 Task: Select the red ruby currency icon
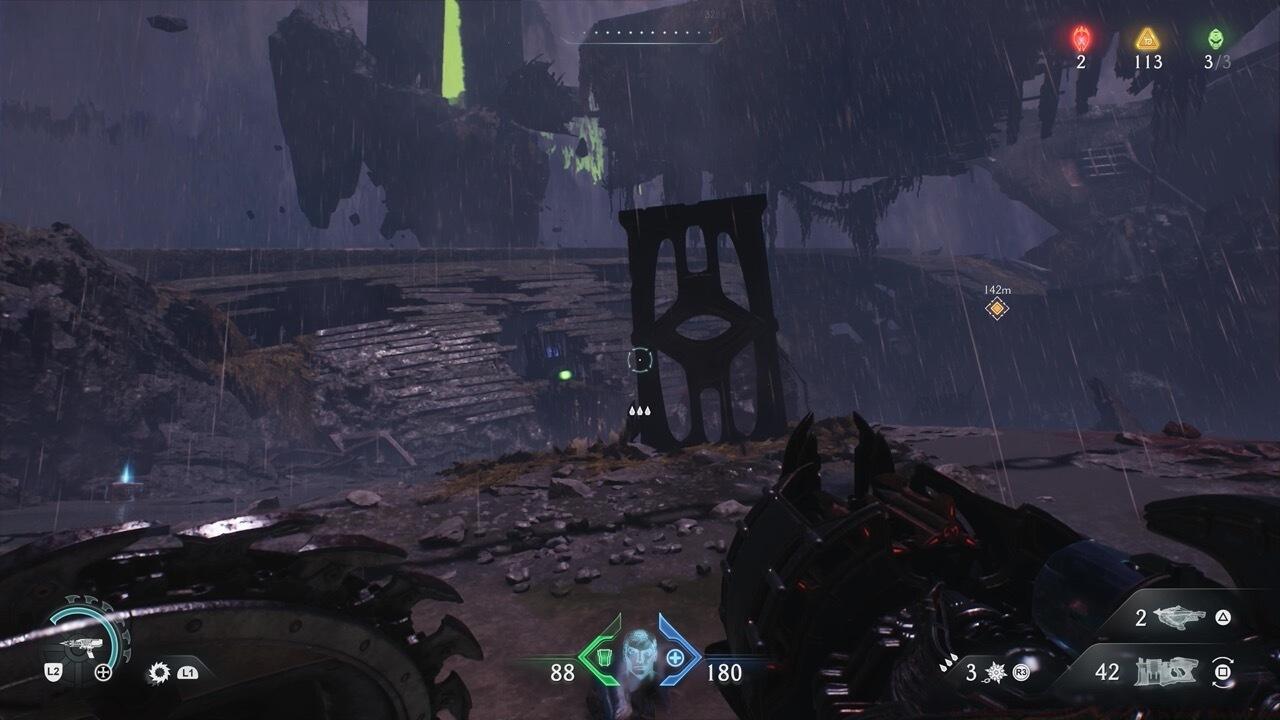click(1081, 39)
